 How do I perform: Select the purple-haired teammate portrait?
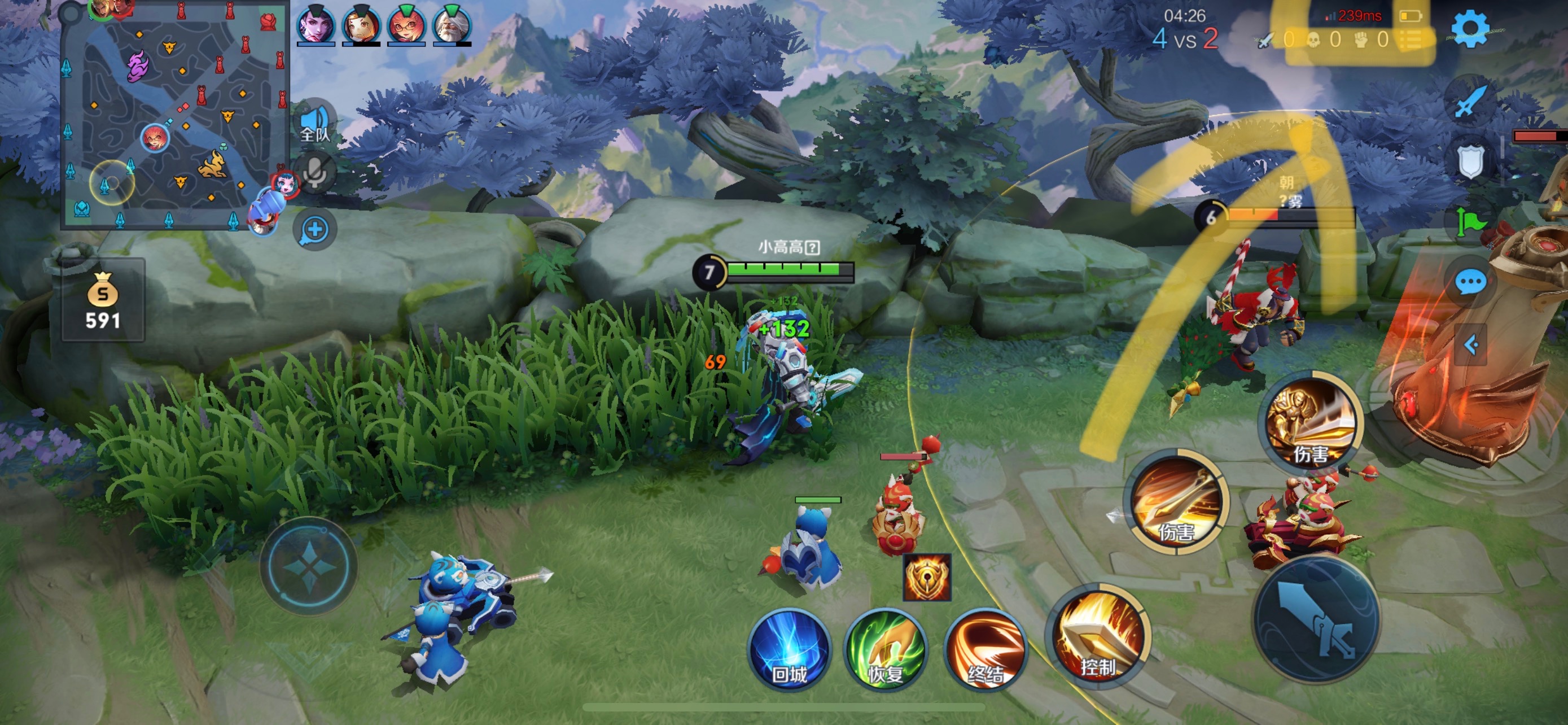[316, 25]
